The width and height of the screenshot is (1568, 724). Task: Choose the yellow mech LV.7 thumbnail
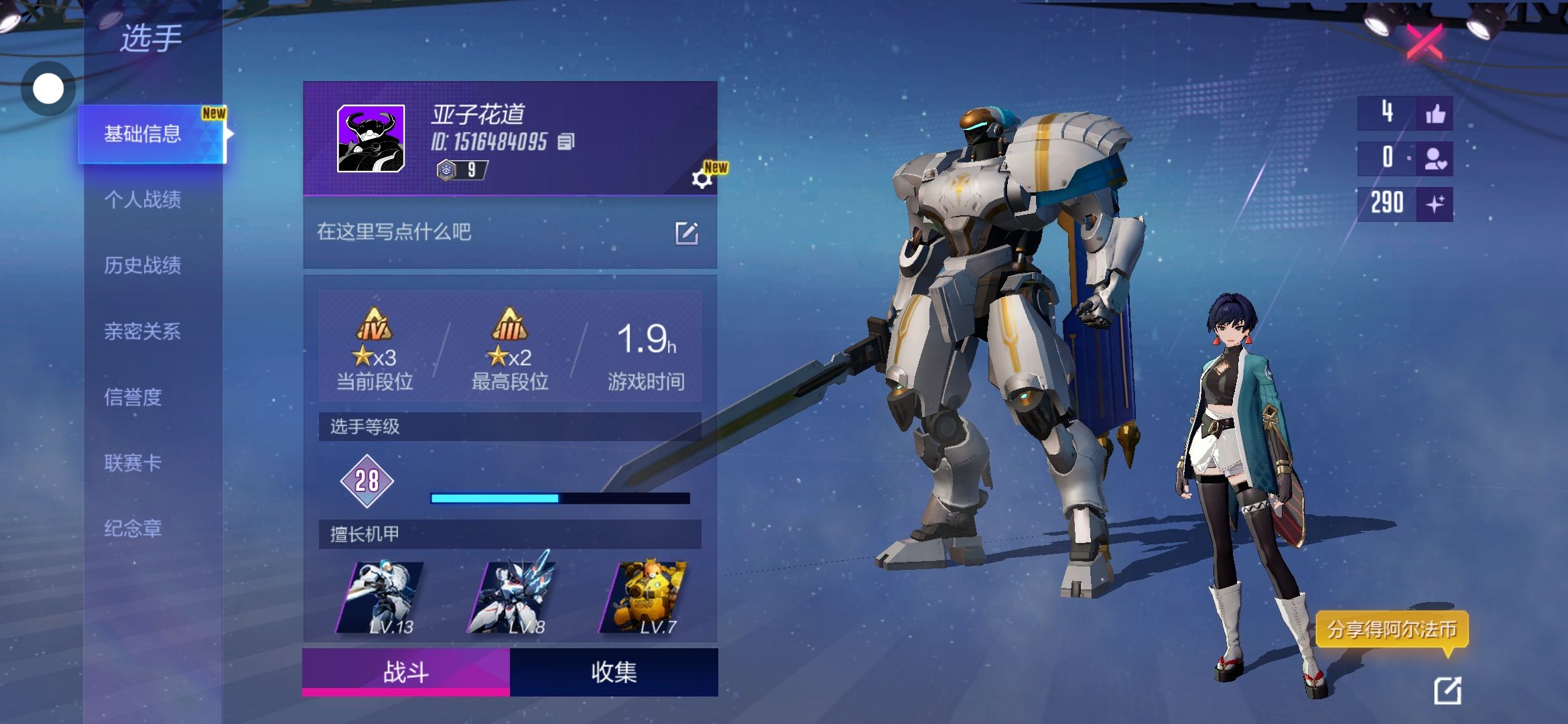pyautogui.click(x=643, y=598)
